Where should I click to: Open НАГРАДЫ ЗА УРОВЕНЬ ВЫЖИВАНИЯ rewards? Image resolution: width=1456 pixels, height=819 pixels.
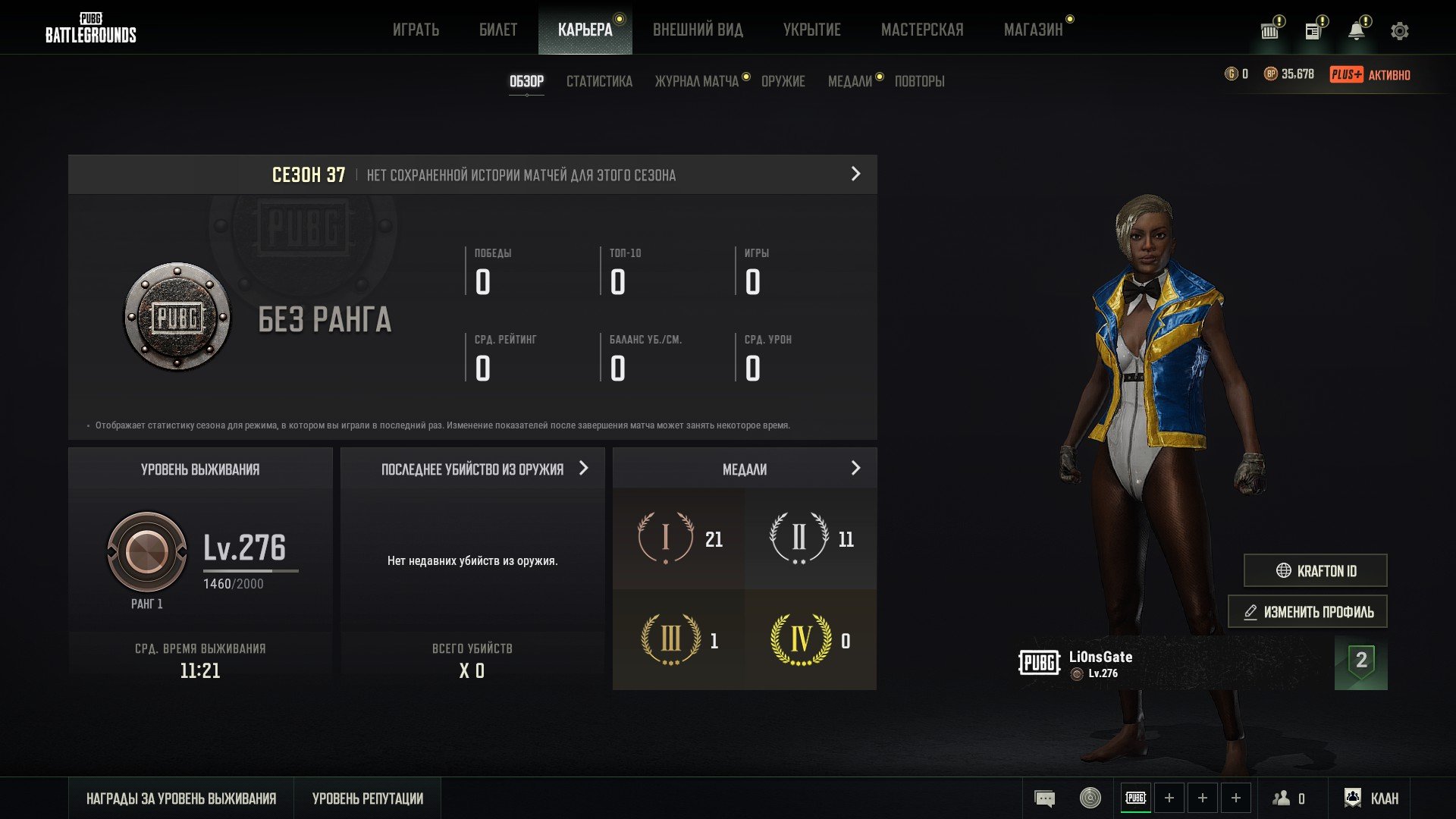tap(181, 799)
